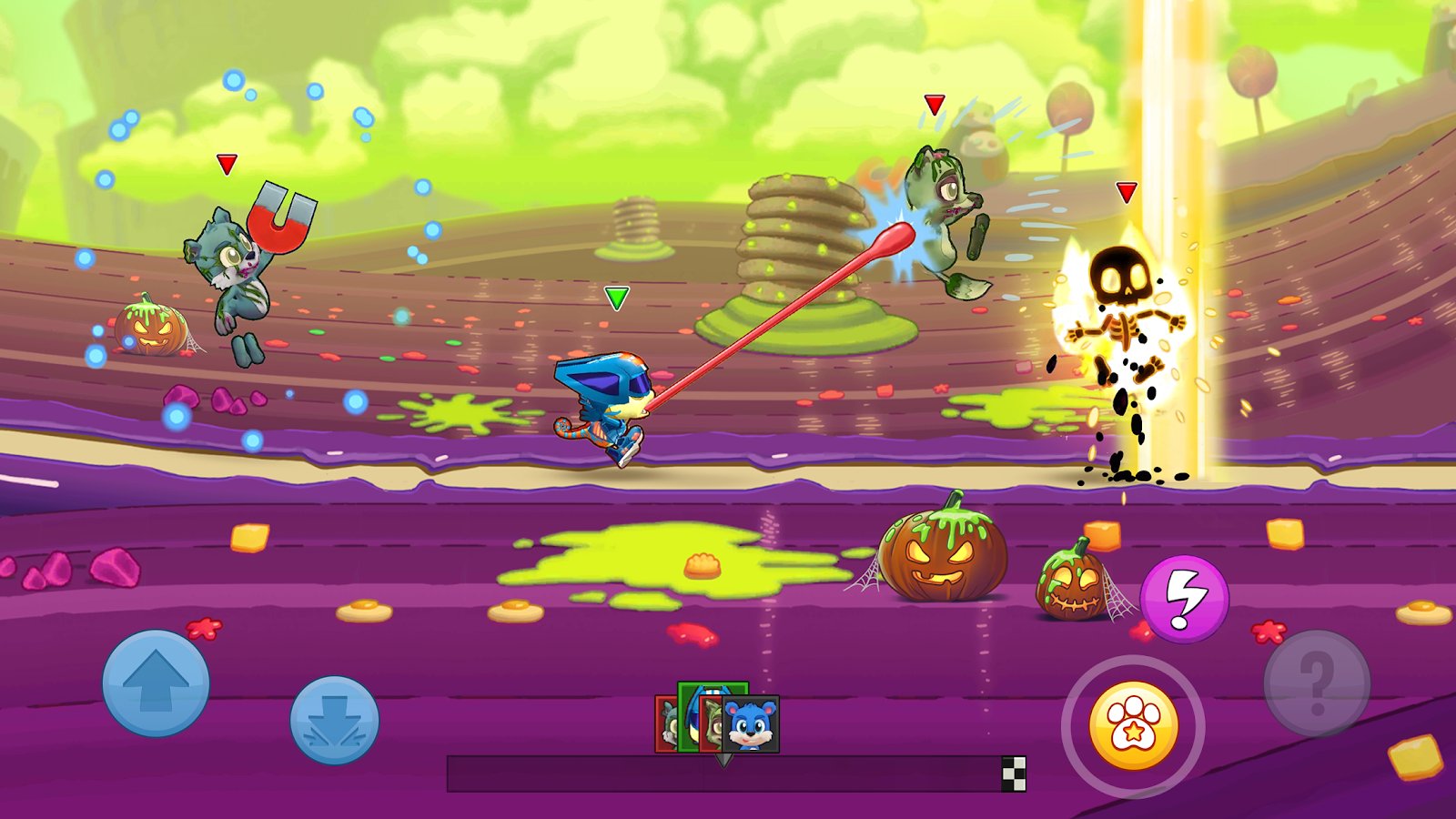Screen dimensions: 1456x819
Task: Activate the purple lightning bolt power-up
Action: point(1184,599)
